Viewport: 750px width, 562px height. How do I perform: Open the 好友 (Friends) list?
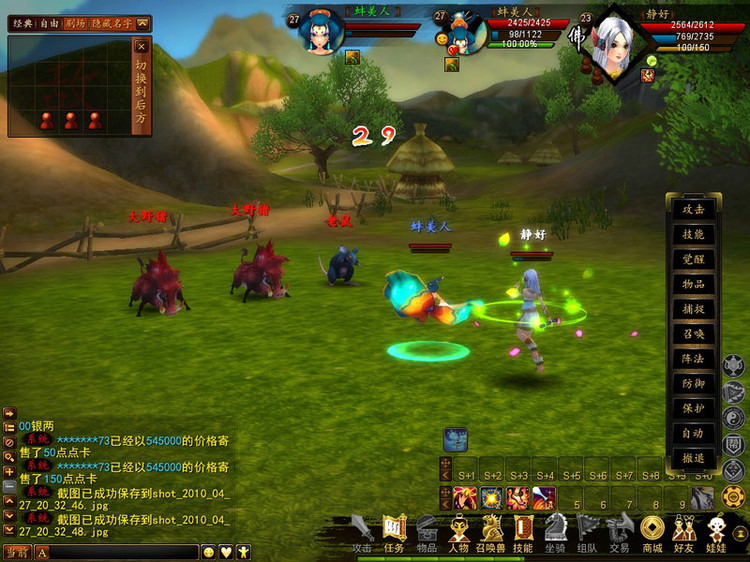[x=684, y=529]
